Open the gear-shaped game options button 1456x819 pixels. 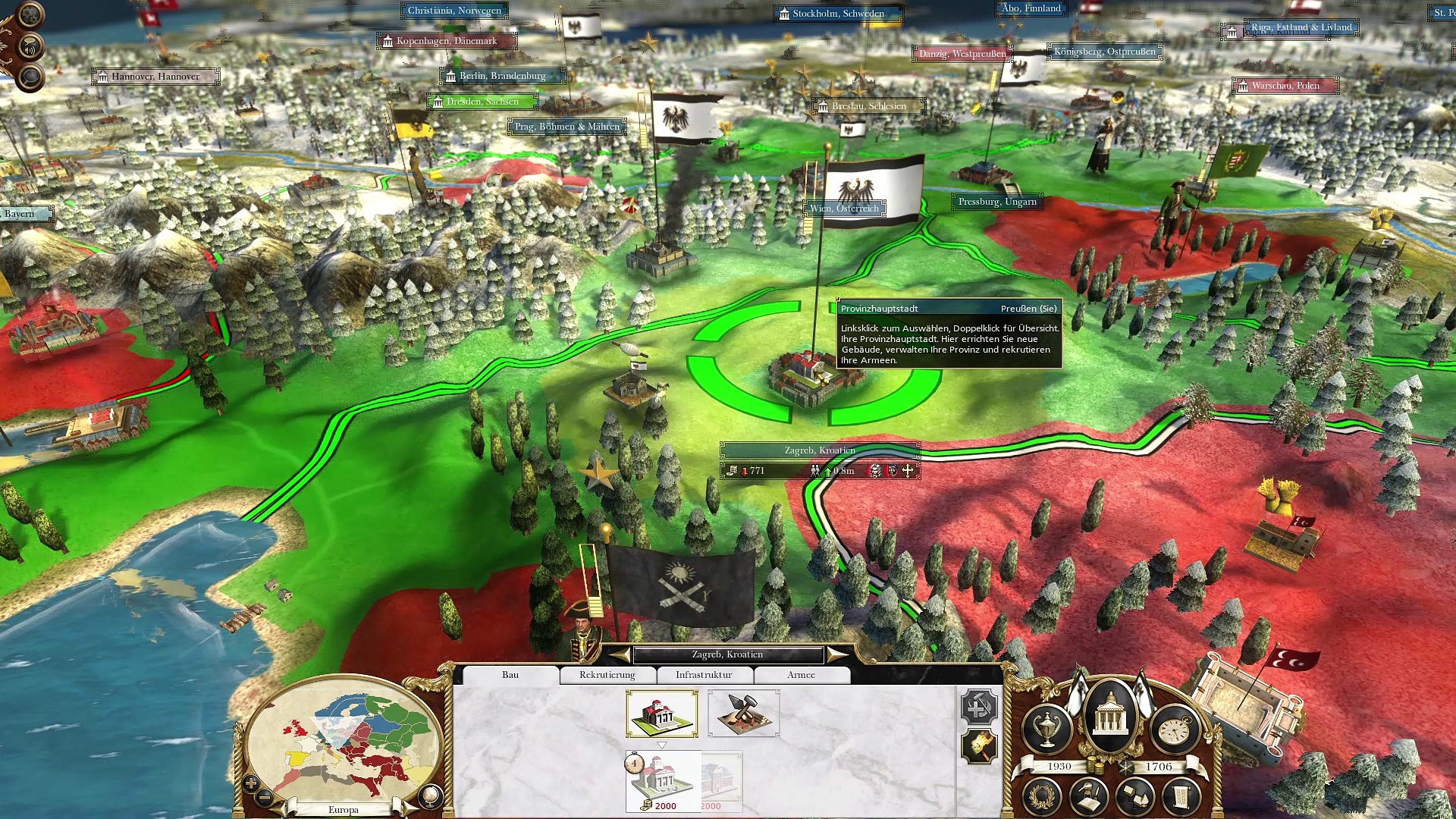[x=30, y=15]
